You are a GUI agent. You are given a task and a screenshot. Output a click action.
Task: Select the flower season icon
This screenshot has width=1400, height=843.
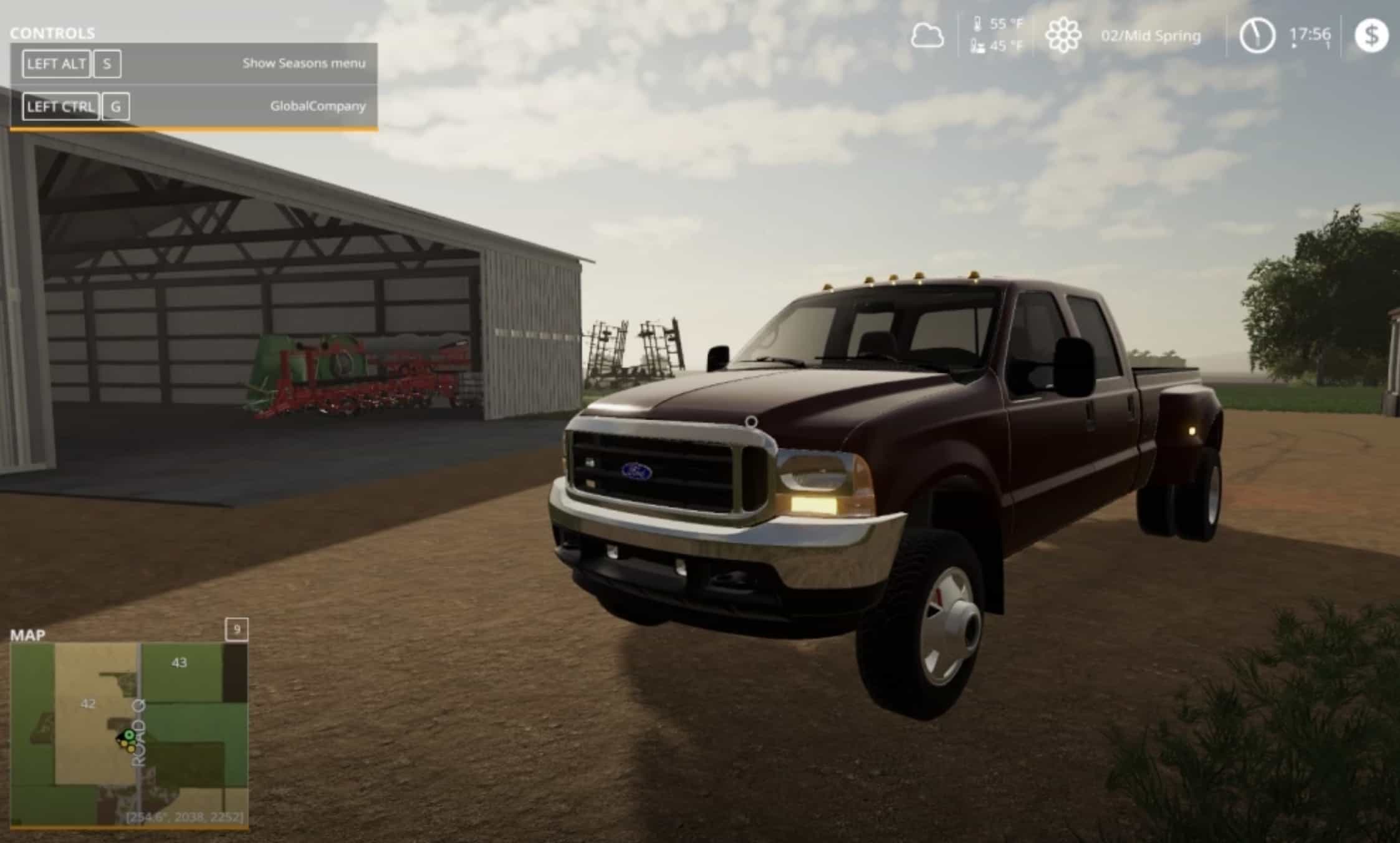[1063, 36]
